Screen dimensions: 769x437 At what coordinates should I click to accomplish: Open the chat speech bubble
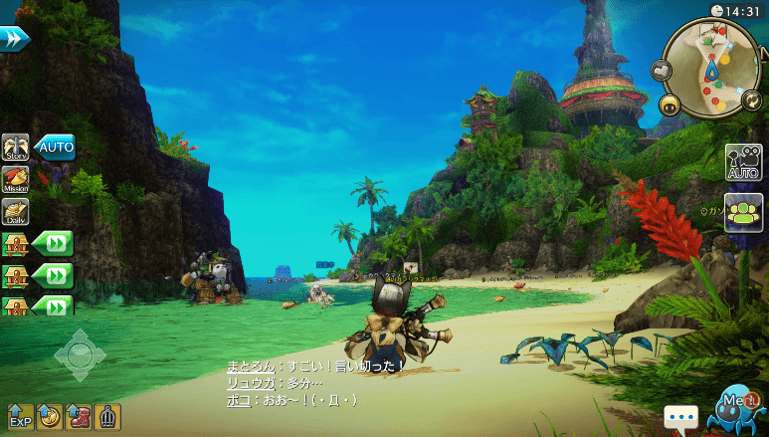click(681, 417)
